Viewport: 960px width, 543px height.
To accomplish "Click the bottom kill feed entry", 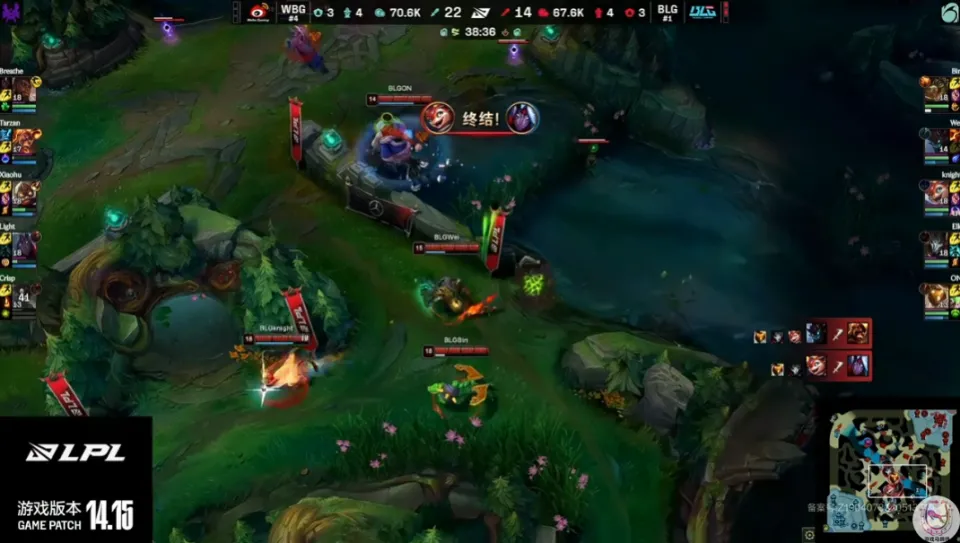I will click(x=811, y=365).
